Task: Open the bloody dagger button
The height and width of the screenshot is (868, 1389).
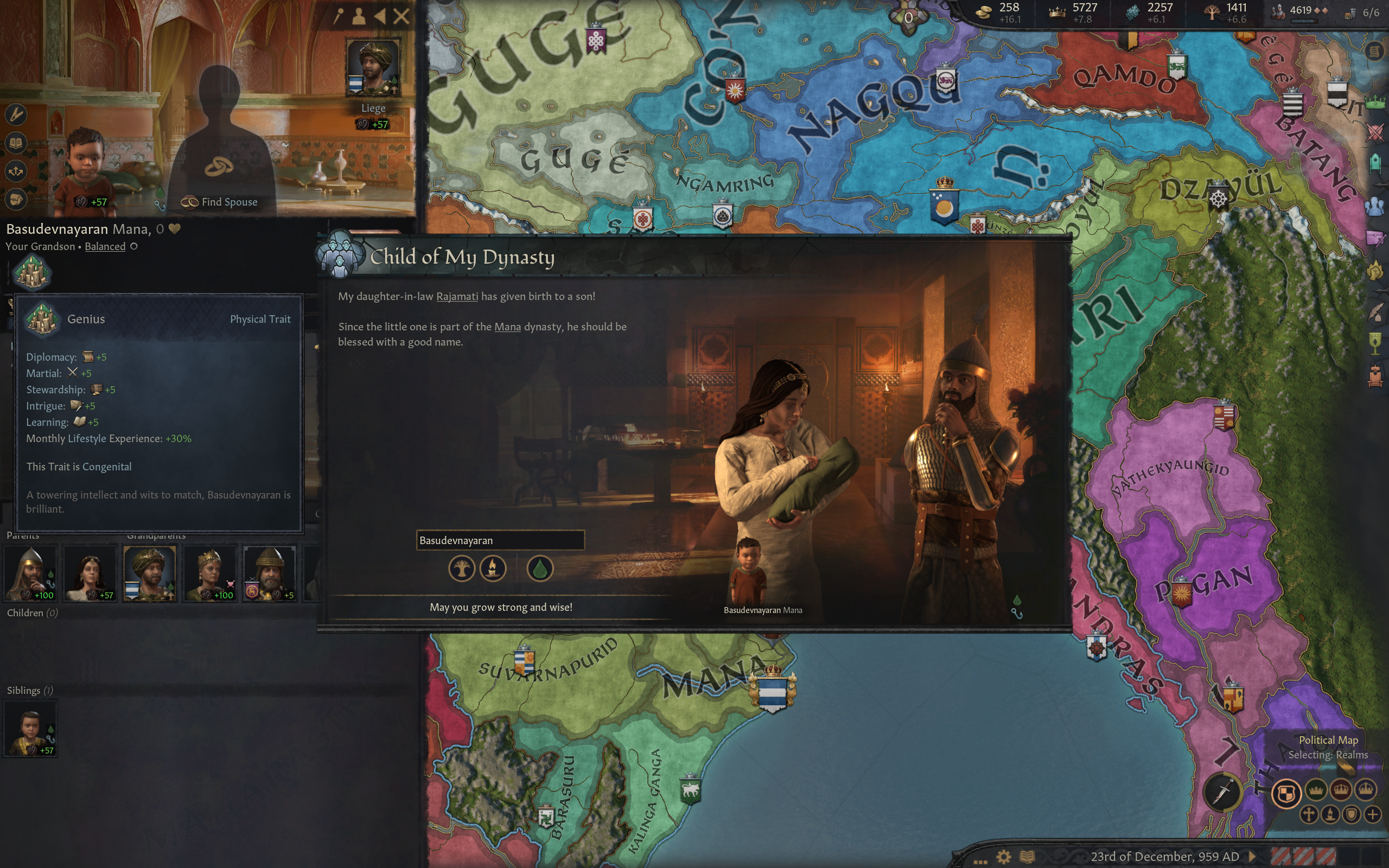Action: pos(1222,793)
